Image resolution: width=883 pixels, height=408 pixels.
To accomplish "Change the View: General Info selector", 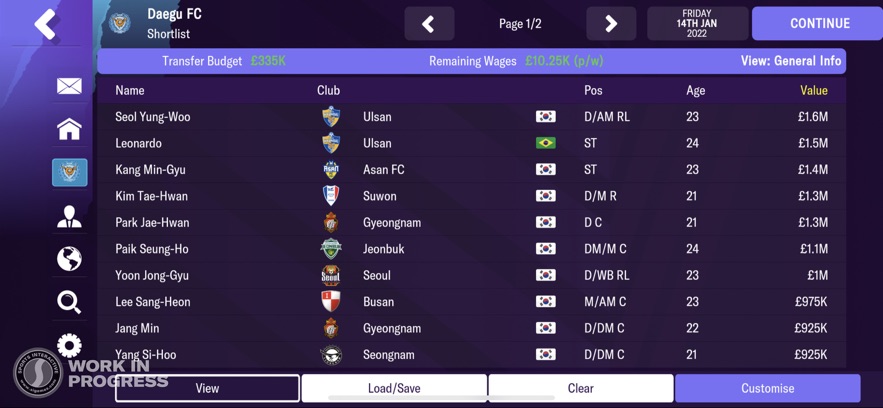I will coord(790,61).
